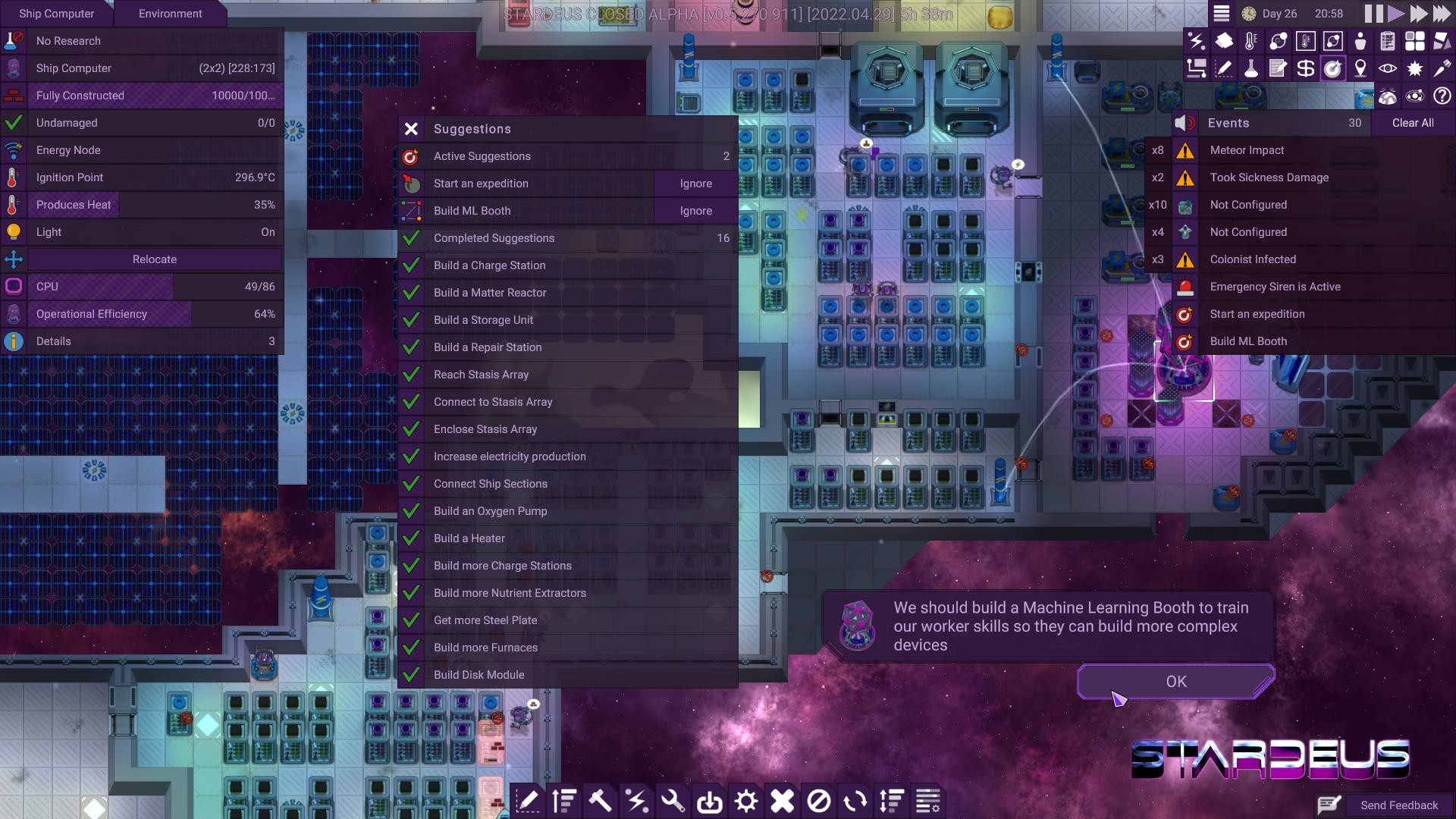Pause the game simulation
The image size is (1456, 819).
[x=1374, y=13]
